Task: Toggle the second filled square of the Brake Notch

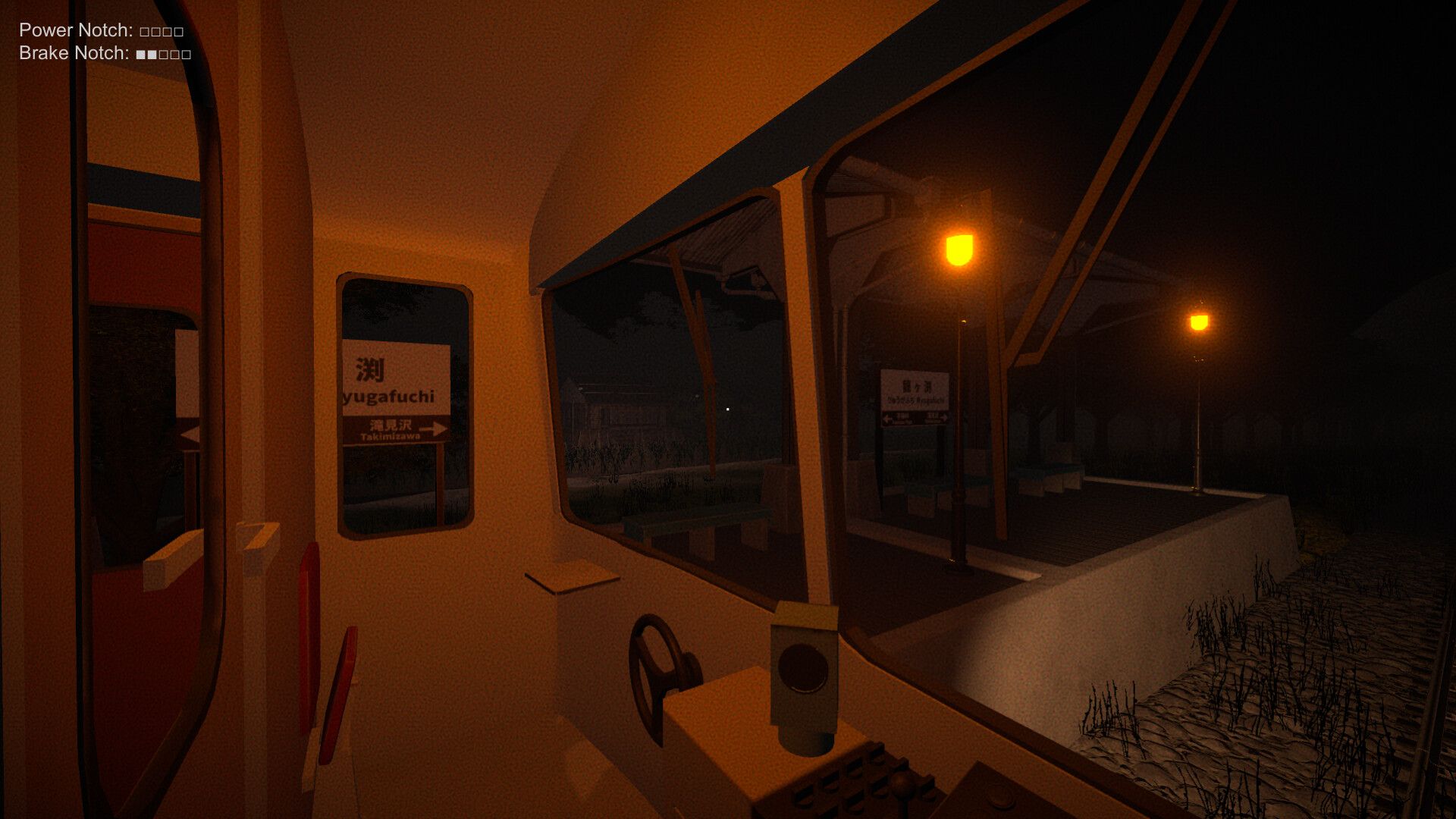Action: pos(151,54)
